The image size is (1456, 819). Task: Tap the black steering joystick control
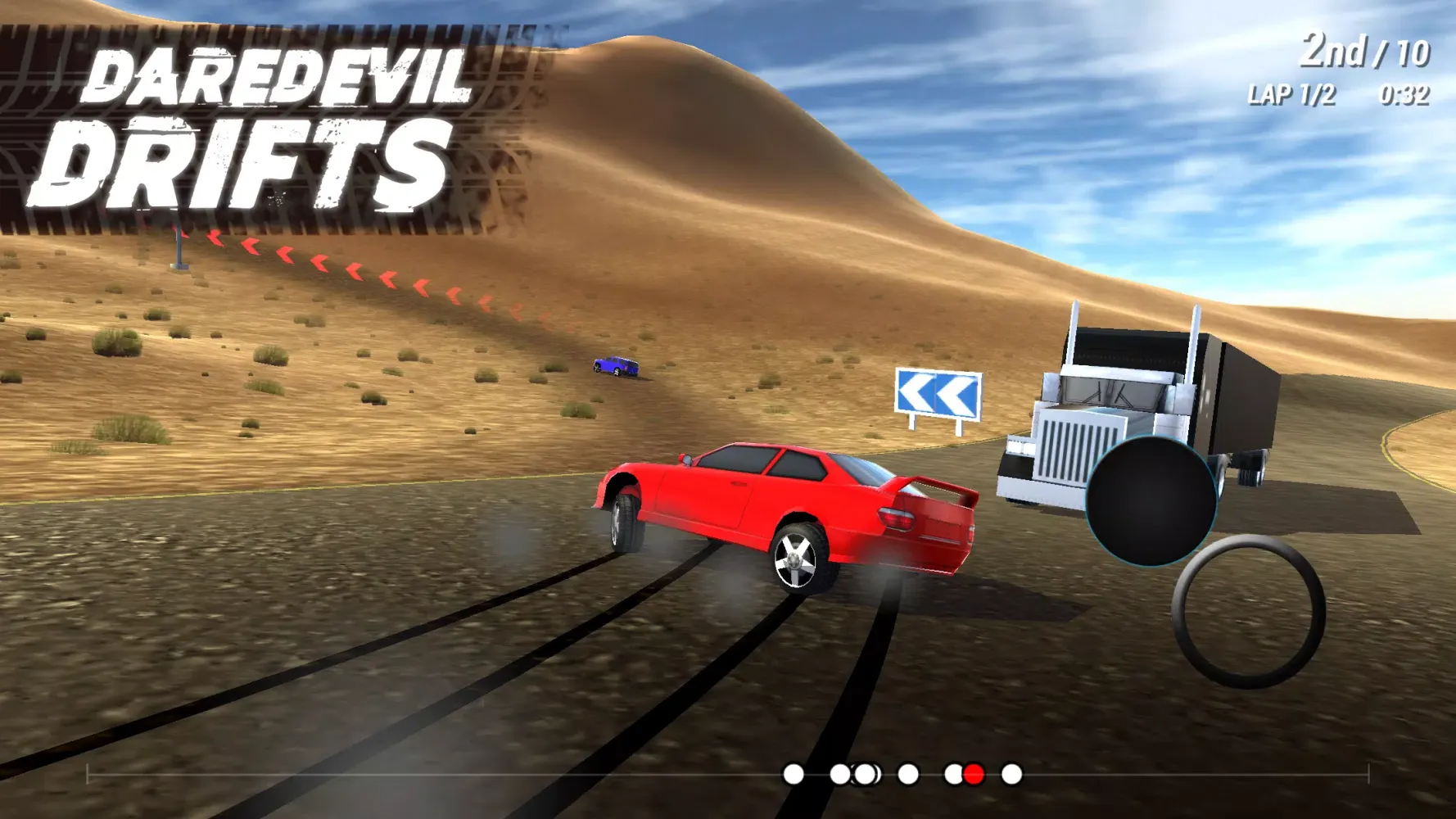click(1150, 500)
